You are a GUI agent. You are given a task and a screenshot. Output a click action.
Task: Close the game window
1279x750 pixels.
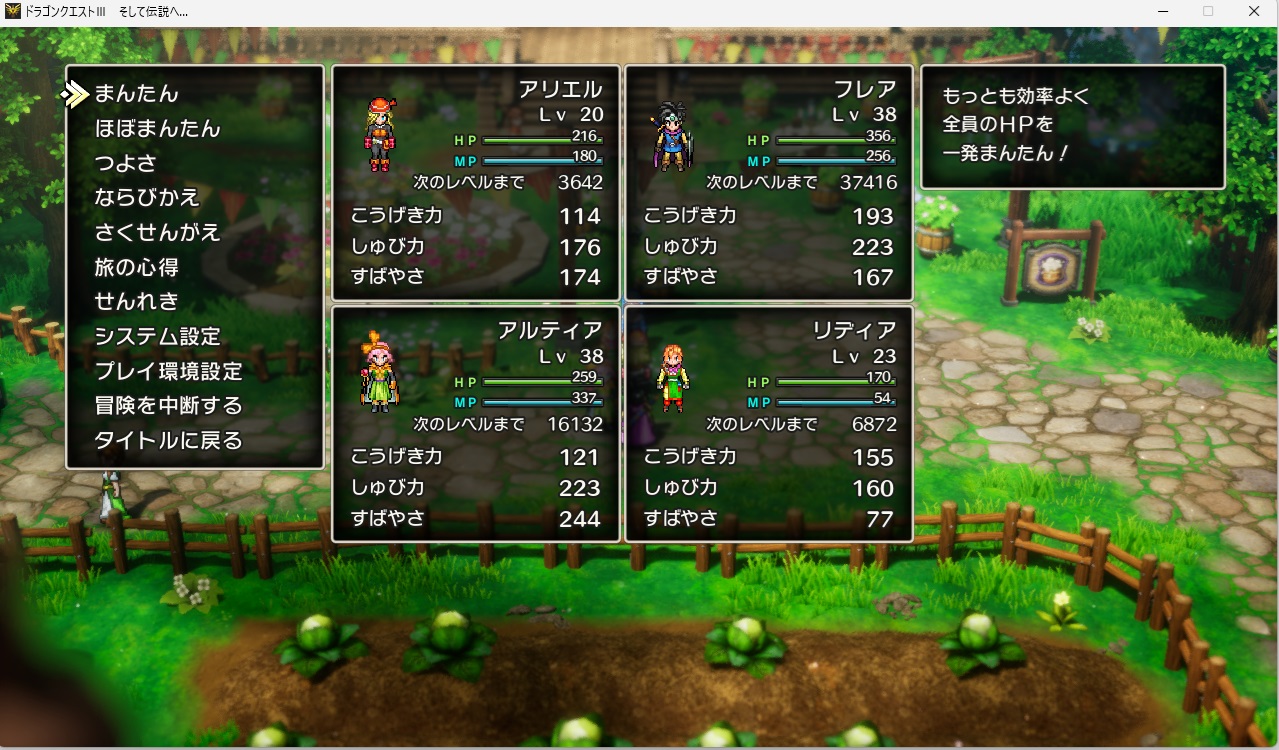click(x=1254, y=11)
